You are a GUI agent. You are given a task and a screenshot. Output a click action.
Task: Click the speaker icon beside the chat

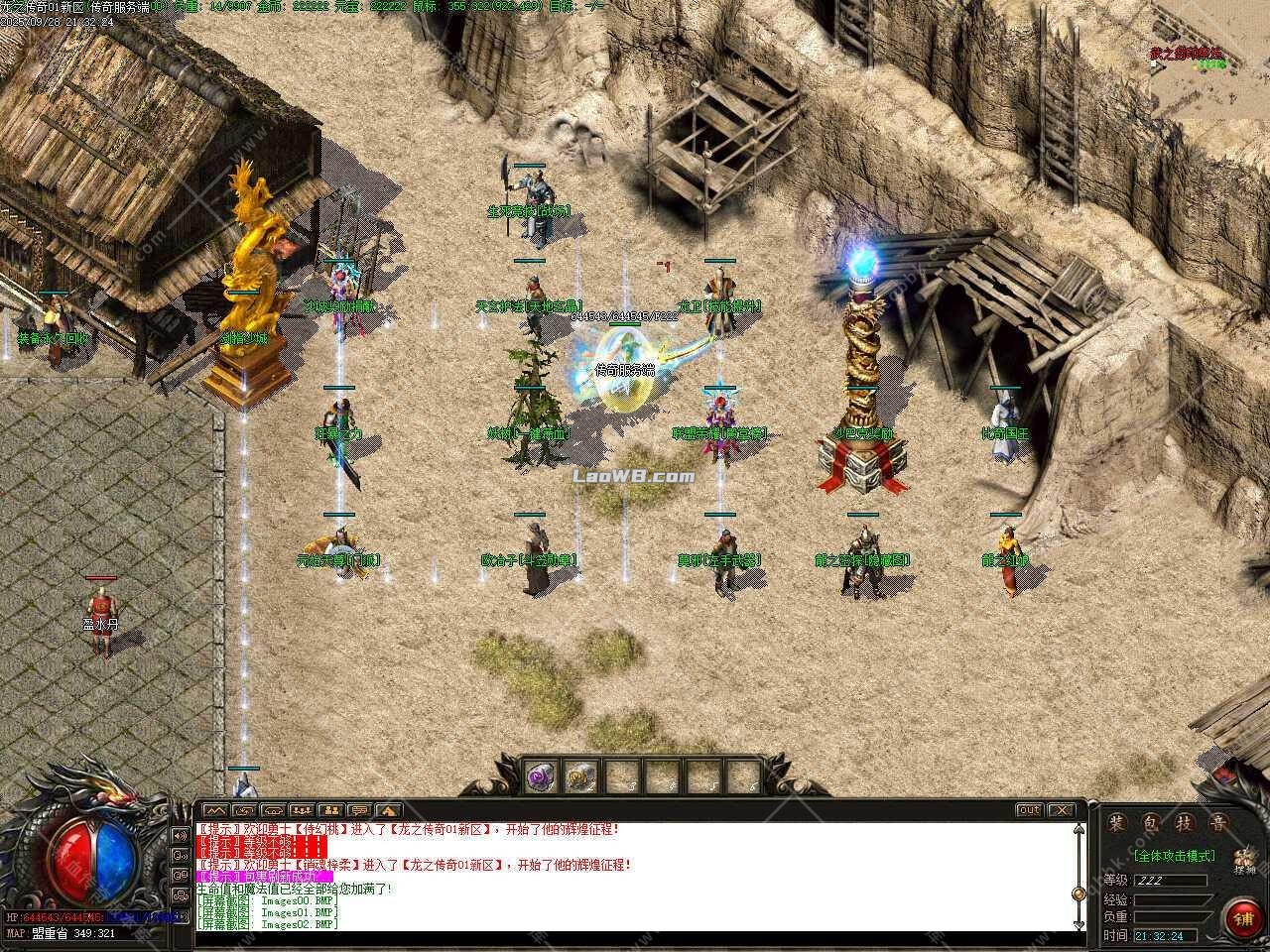click(182, 836)
